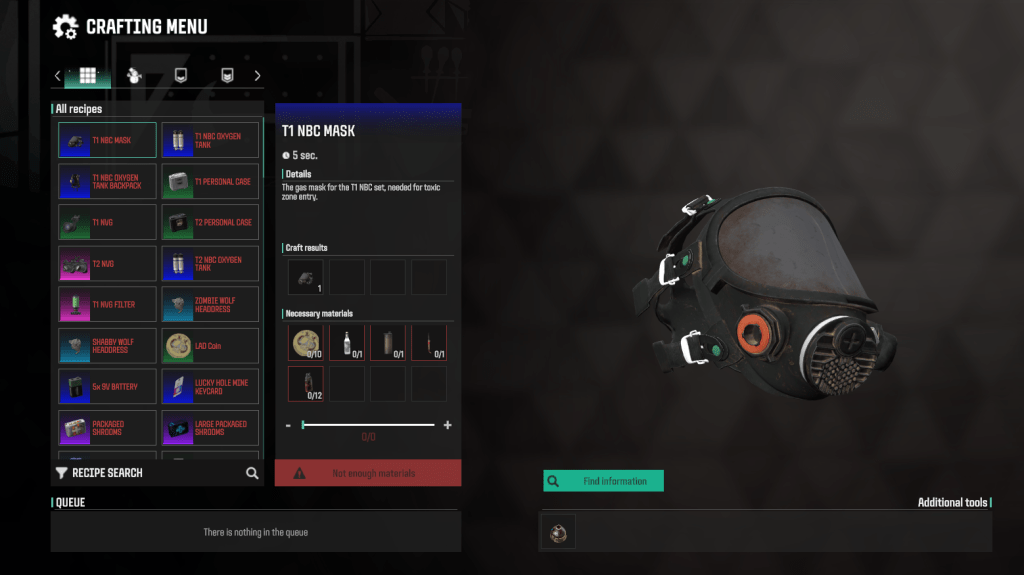Select the T1 Personal Case recipe
1024x575 pixels.
click(x=210, y=181)
